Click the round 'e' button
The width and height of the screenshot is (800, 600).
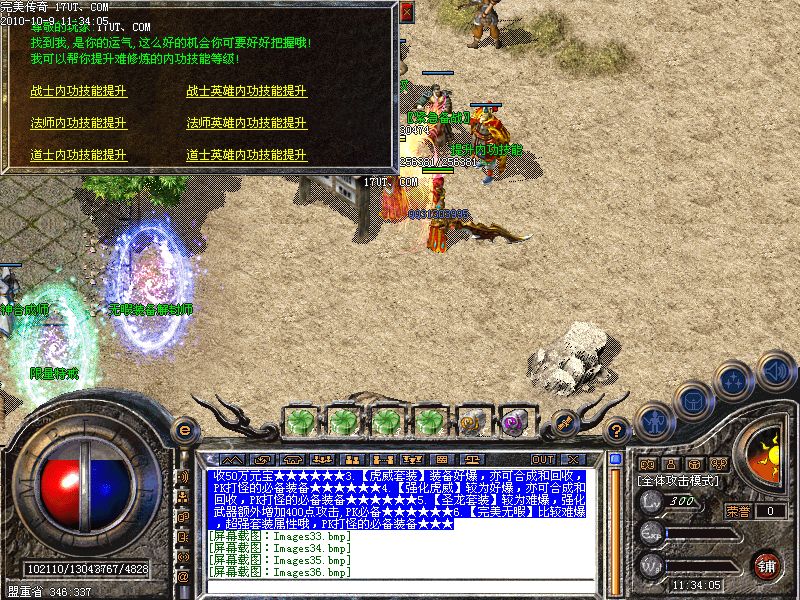tap(184, 431)
